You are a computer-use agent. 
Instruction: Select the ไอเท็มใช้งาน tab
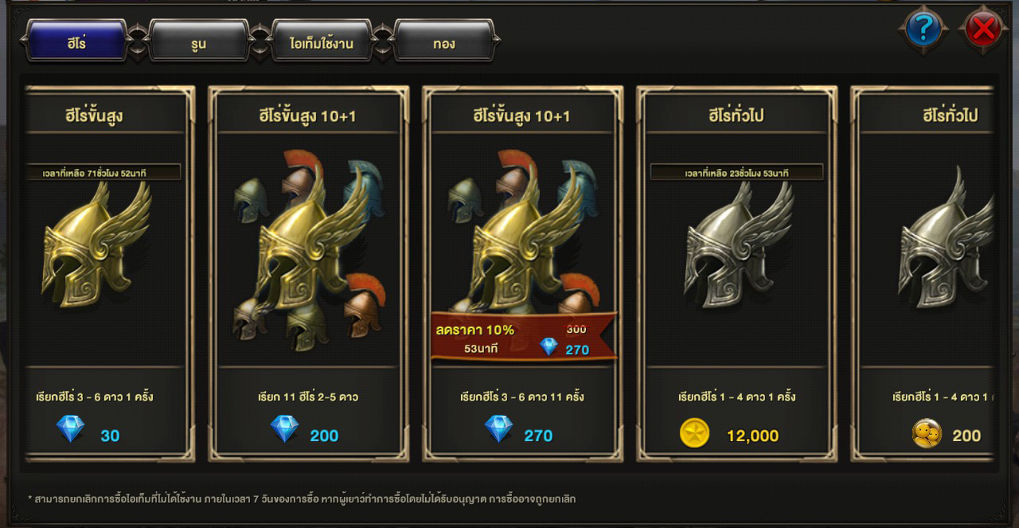(x=322, y=41)
